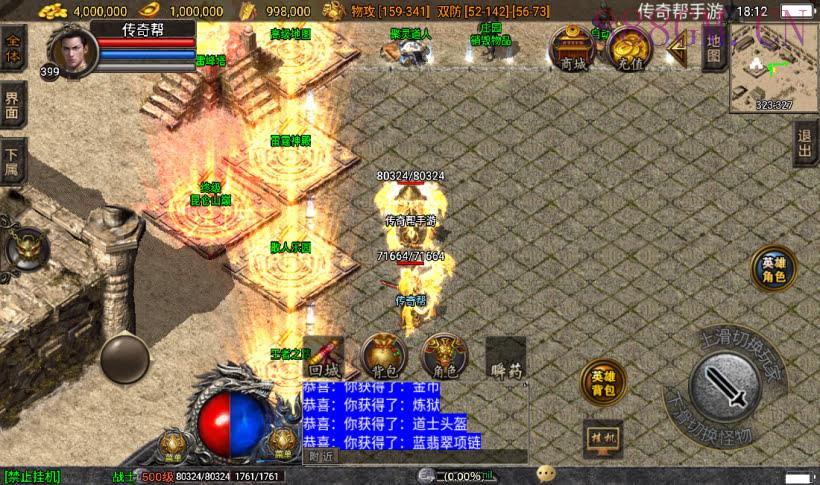Tap the 退出 exit button
The height and width of the screenshot is (485, 820).
point(805,144)
